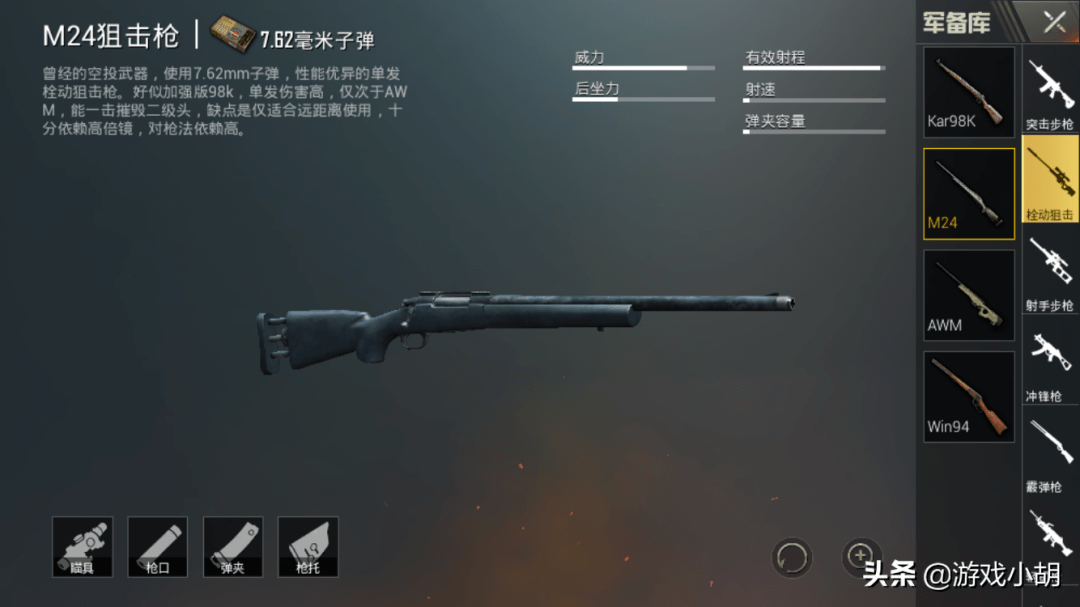Switch to the 射手步枪 marksman rifle category
Image resolution: width=1080 pixels, height=607 pixels.
[x=1049, y=272]
